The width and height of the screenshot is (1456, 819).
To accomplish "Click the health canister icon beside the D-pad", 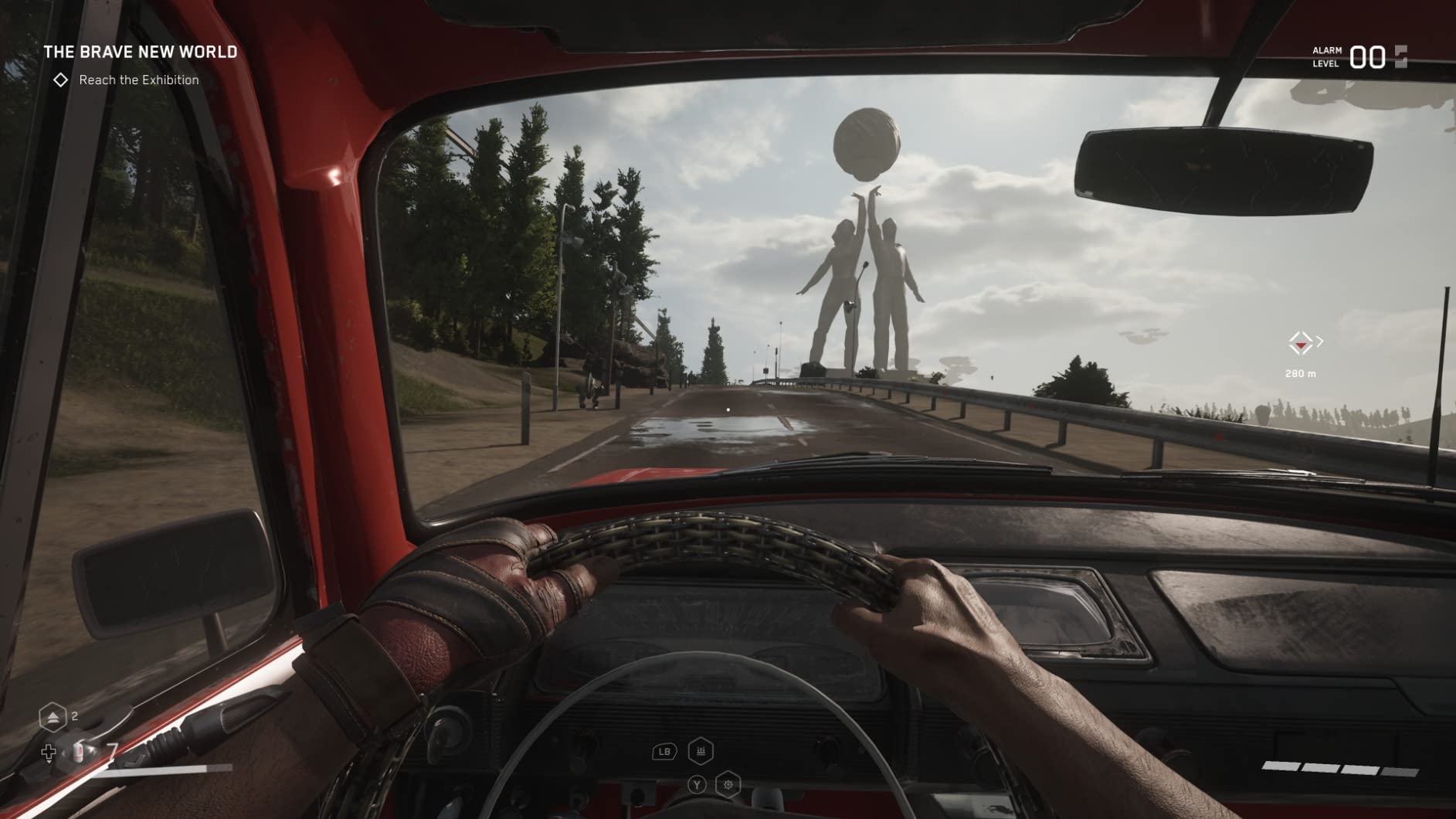I will [79, 753].
